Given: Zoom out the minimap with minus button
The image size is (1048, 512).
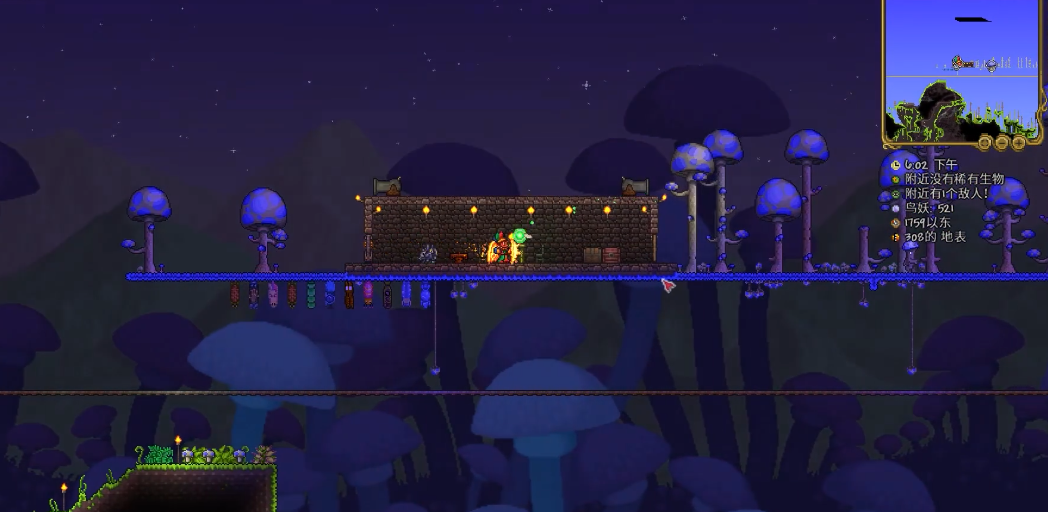Looking at the screenshot, I should pos(1001,142).
